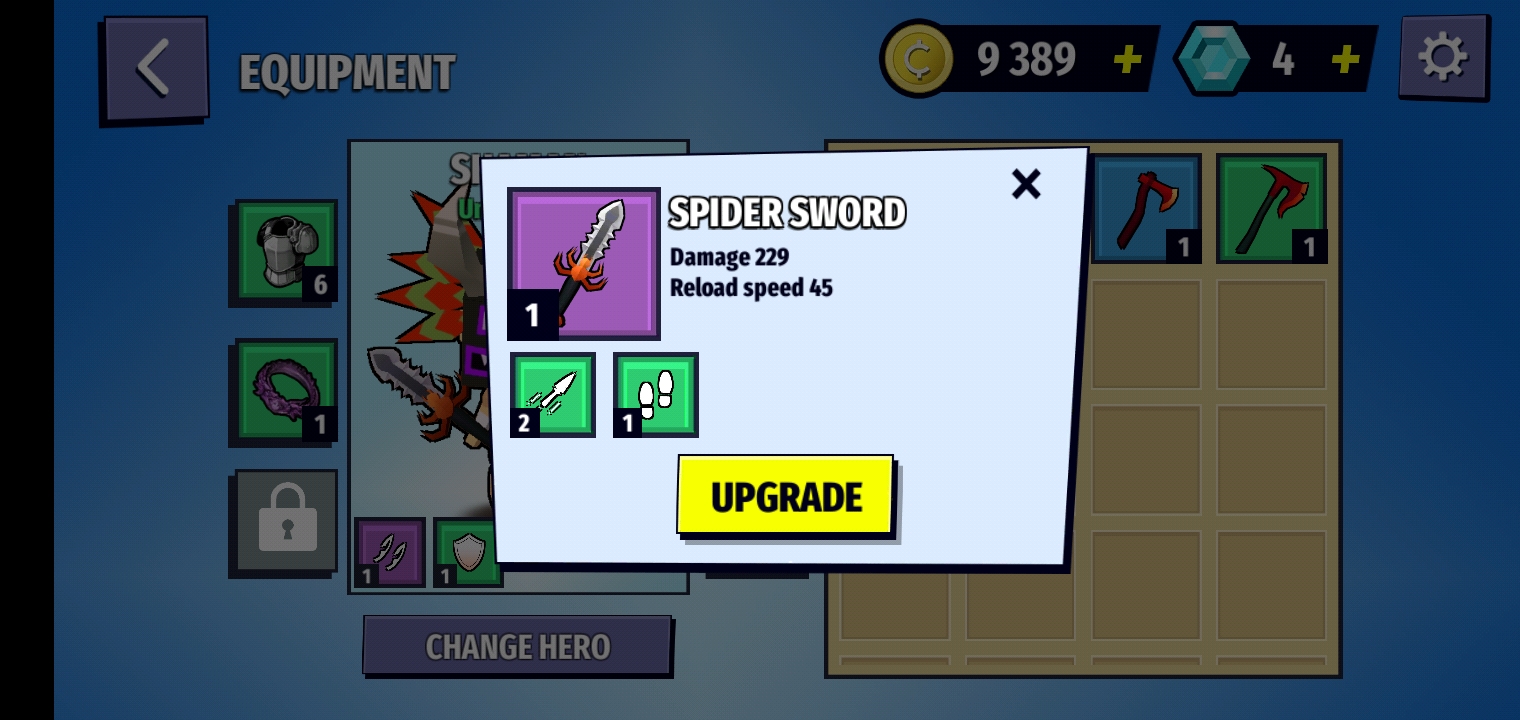Tap the Spider Sword item portrait
This screenshot has width=1520, height=720.
coord(584,263)
